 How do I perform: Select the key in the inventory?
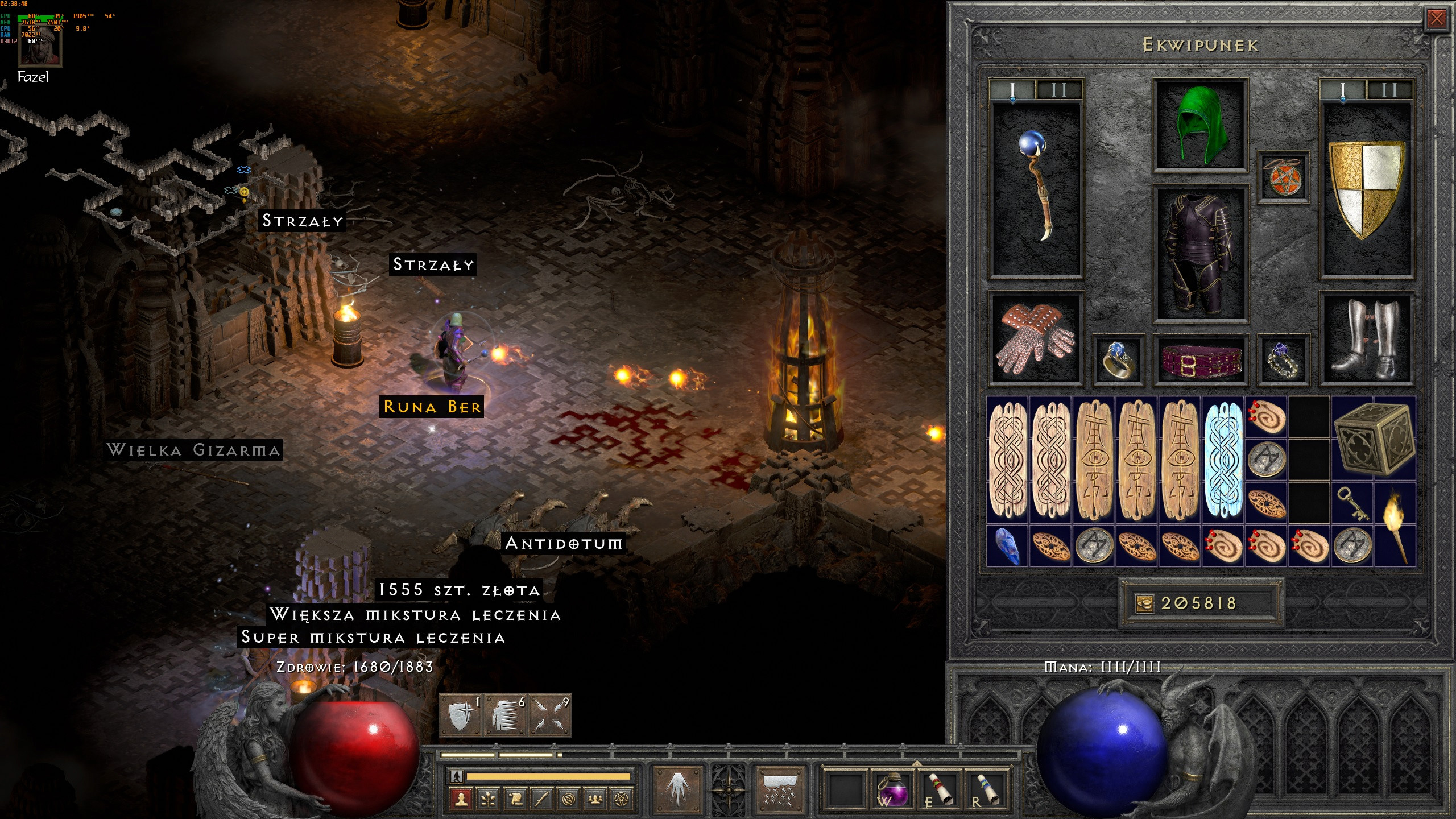pyautogui.click(x=1352, y=503)
